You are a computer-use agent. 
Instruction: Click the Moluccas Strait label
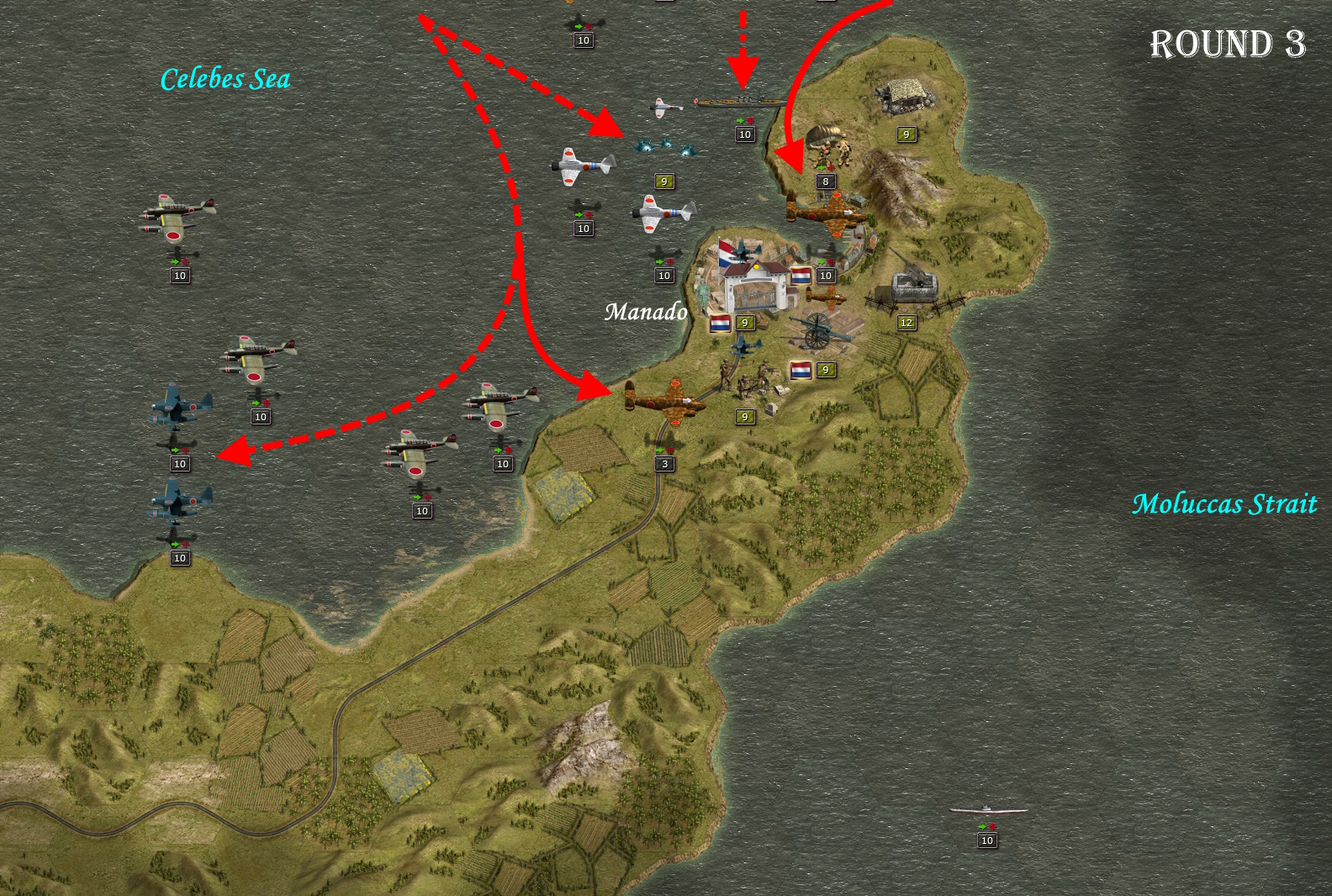(x=1226, y=504)
